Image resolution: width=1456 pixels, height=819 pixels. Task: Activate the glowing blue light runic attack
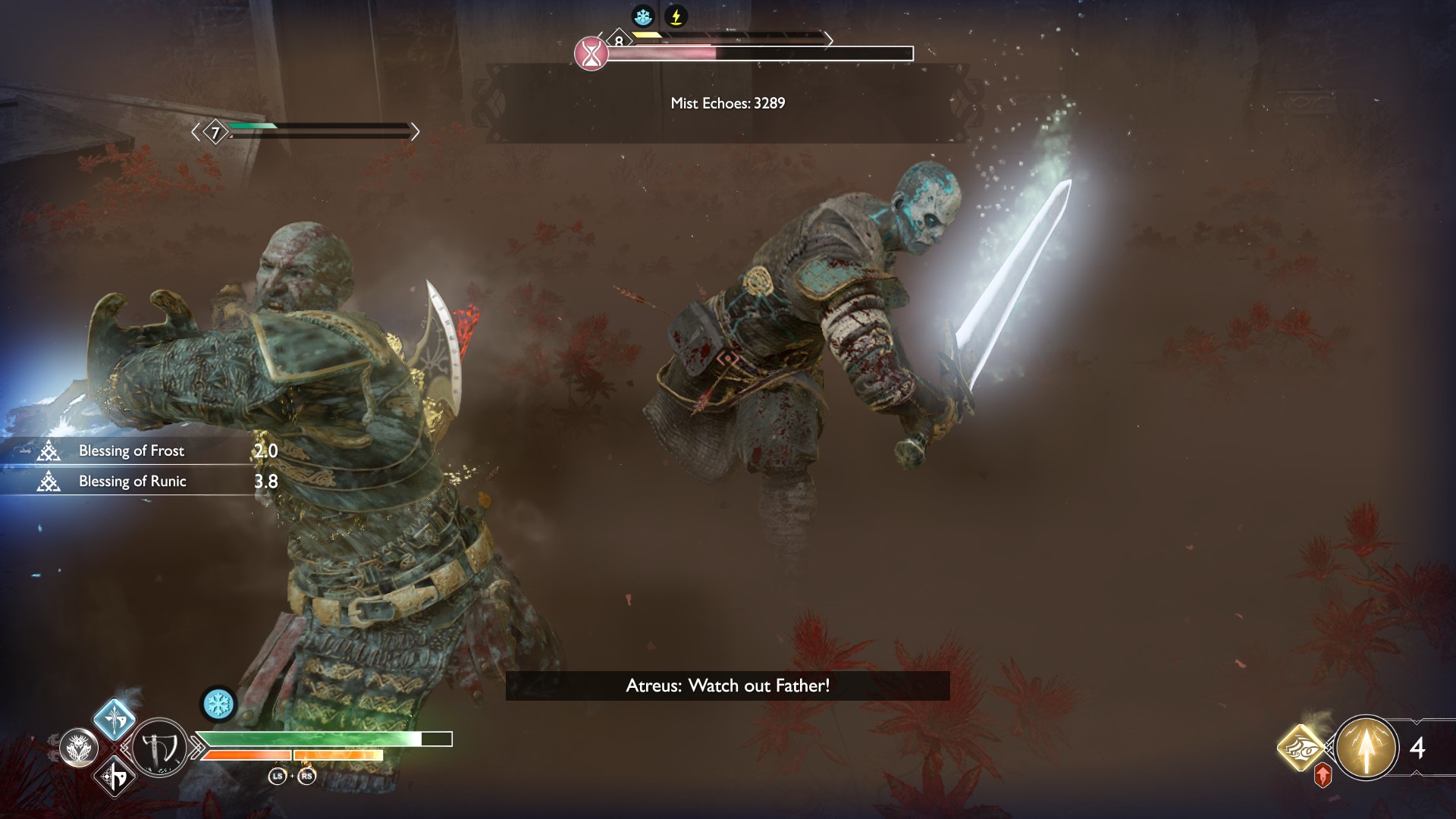[x=115, y=719]
